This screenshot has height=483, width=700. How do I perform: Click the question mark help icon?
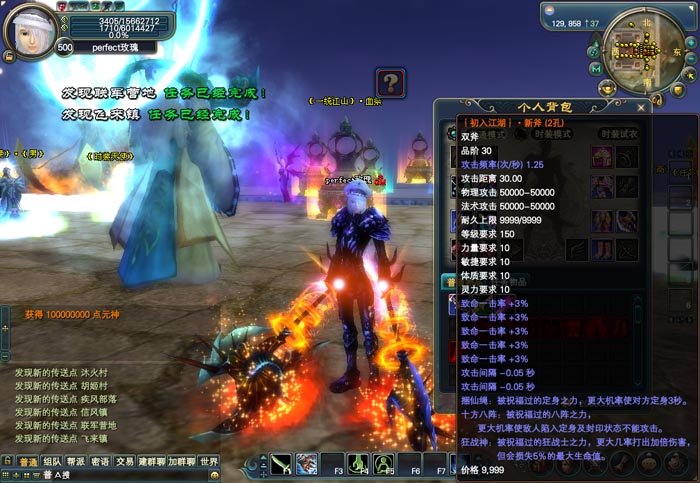click(x=390, y=82)
